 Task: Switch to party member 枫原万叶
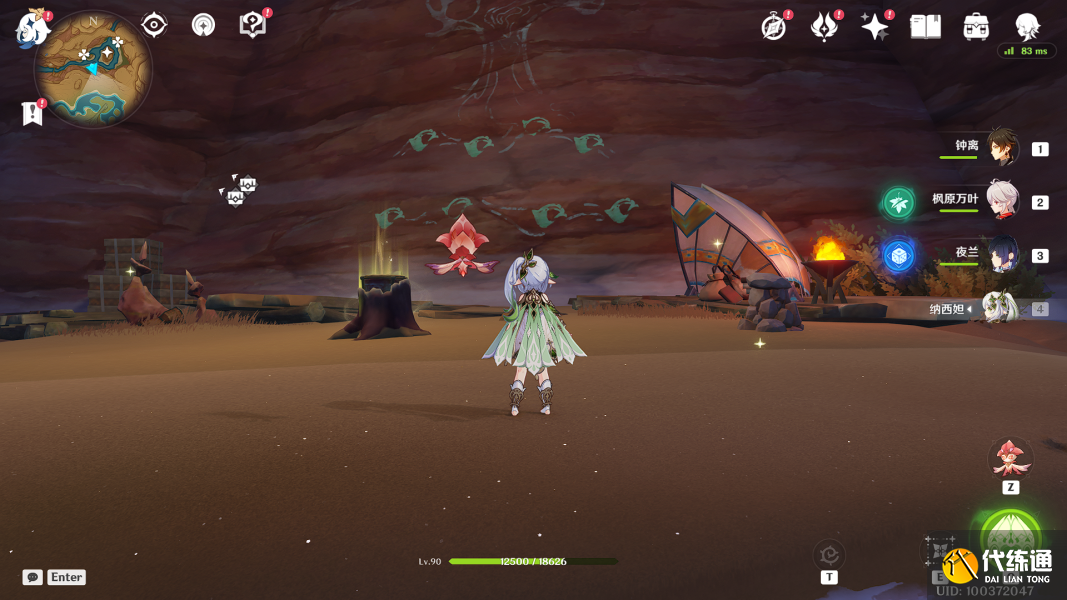tap(1002, 201)
